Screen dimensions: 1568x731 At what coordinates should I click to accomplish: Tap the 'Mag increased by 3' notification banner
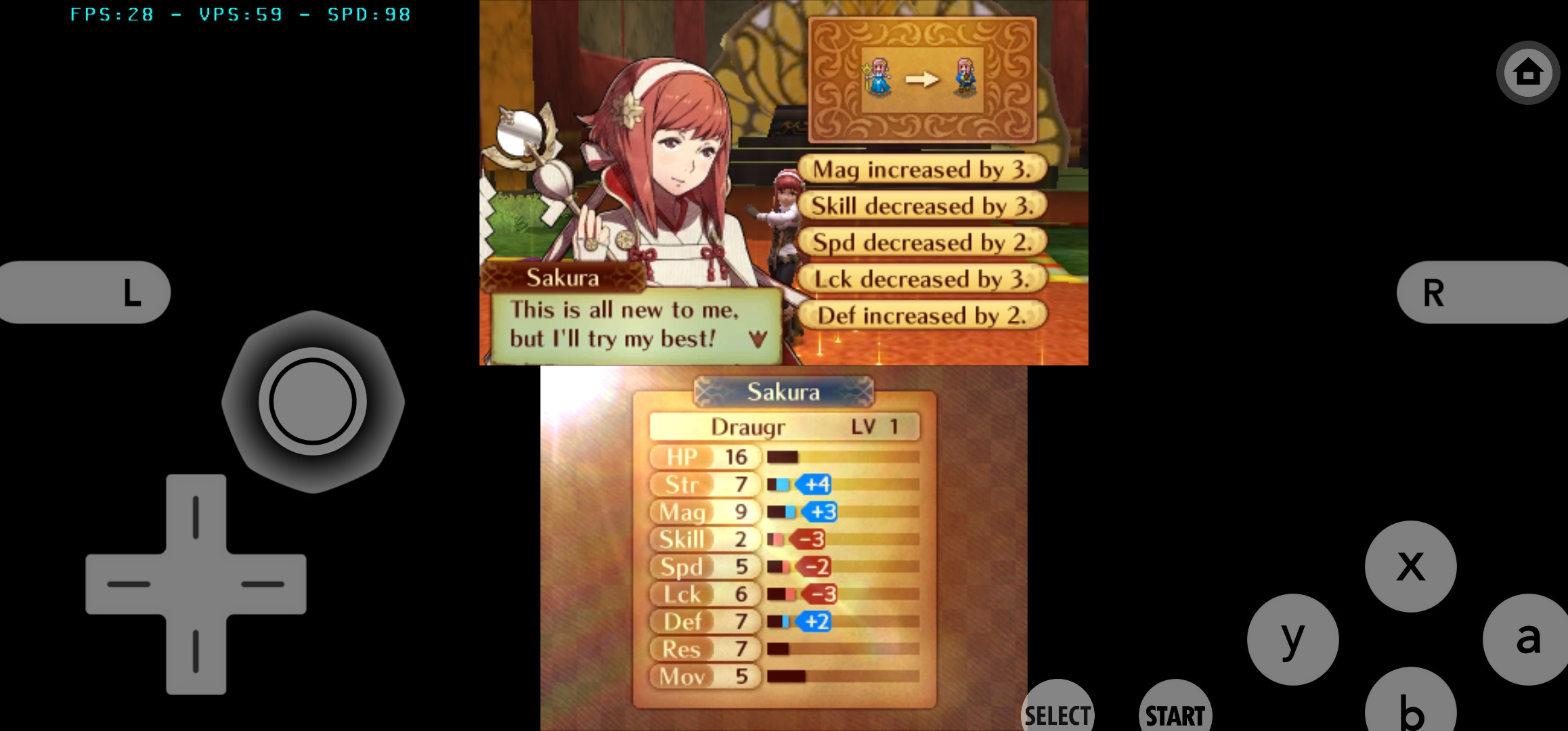coord(922,169)
